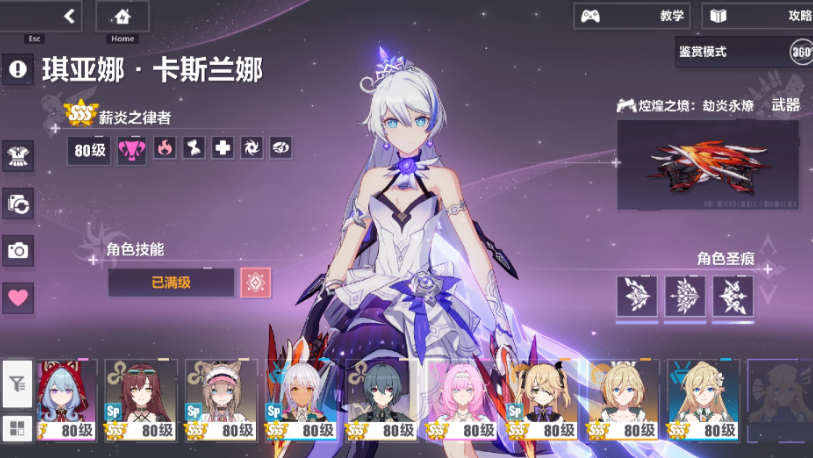Open the 已满级 character skills button
The image size is (813, 458).
171,283
